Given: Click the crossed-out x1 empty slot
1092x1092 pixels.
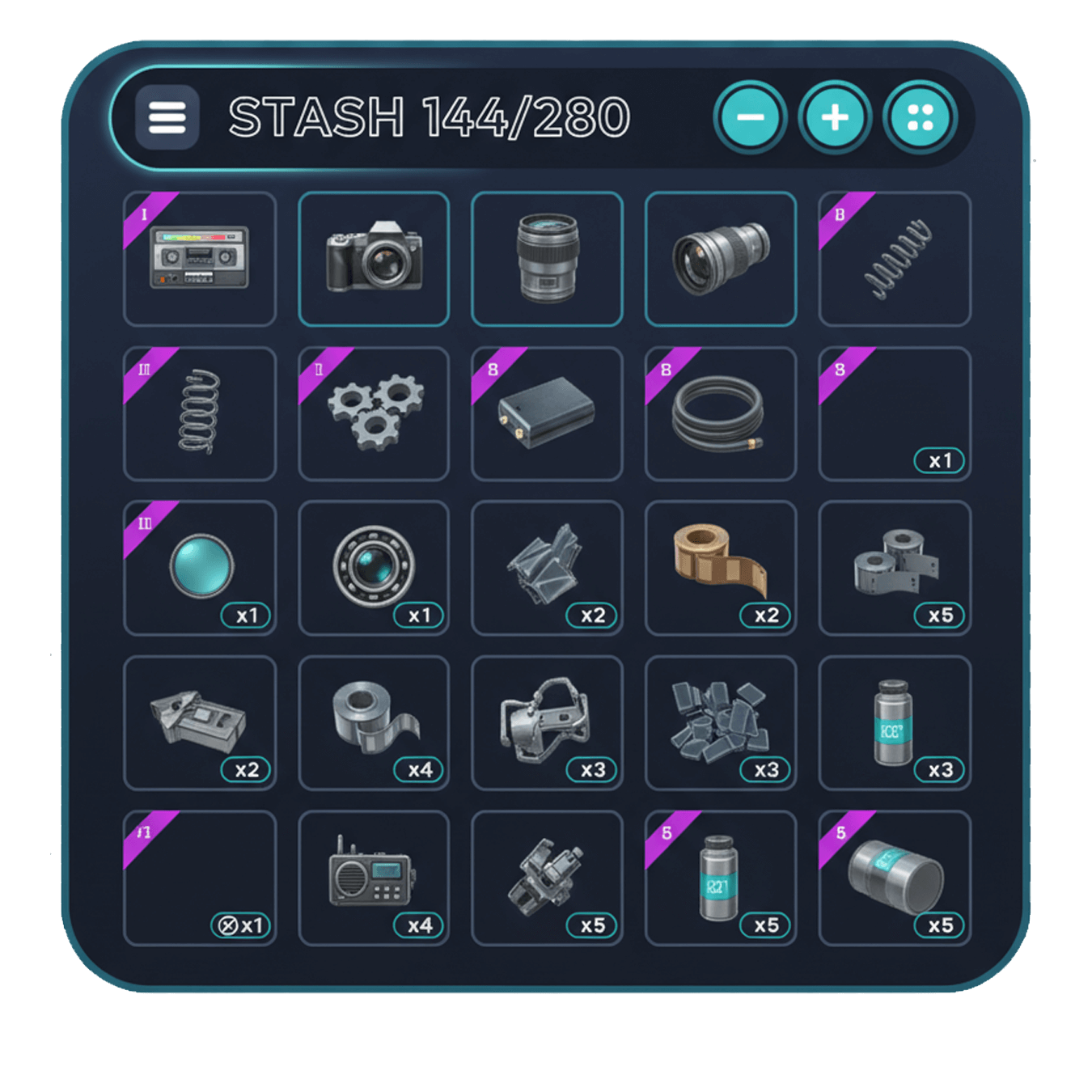Looking at the screenshot, I should (x=200, y=878).
